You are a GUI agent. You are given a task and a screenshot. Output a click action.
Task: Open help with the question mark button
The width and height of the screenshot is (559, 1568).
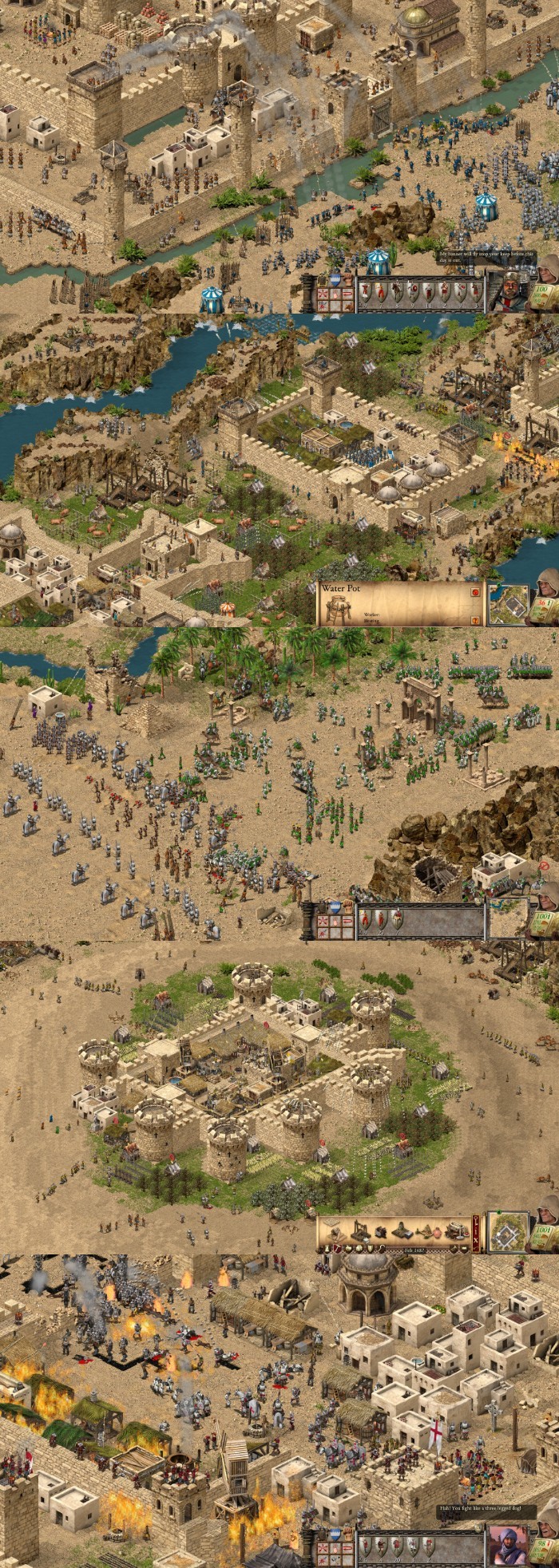point(476,619)
